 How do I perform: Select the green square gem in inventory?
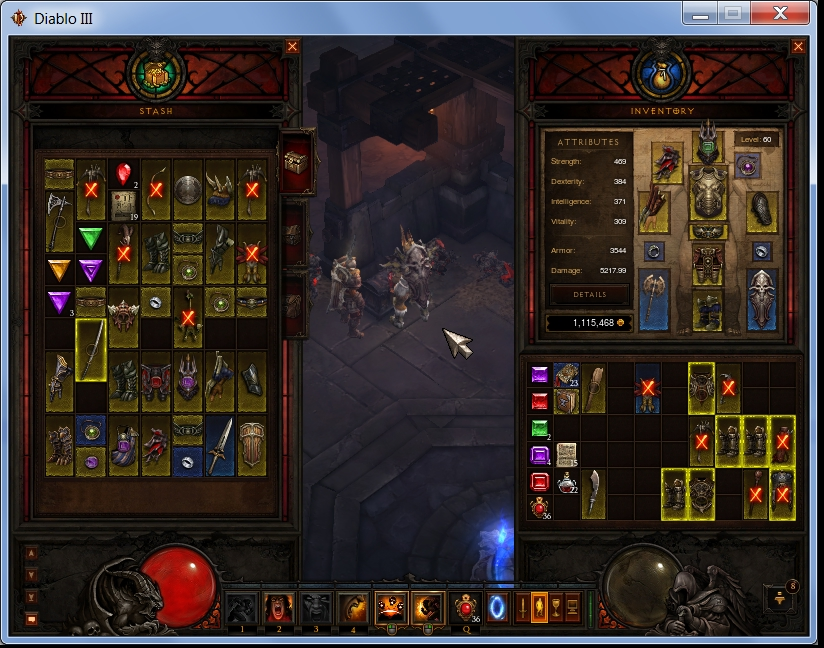click(x=540, y=429)
